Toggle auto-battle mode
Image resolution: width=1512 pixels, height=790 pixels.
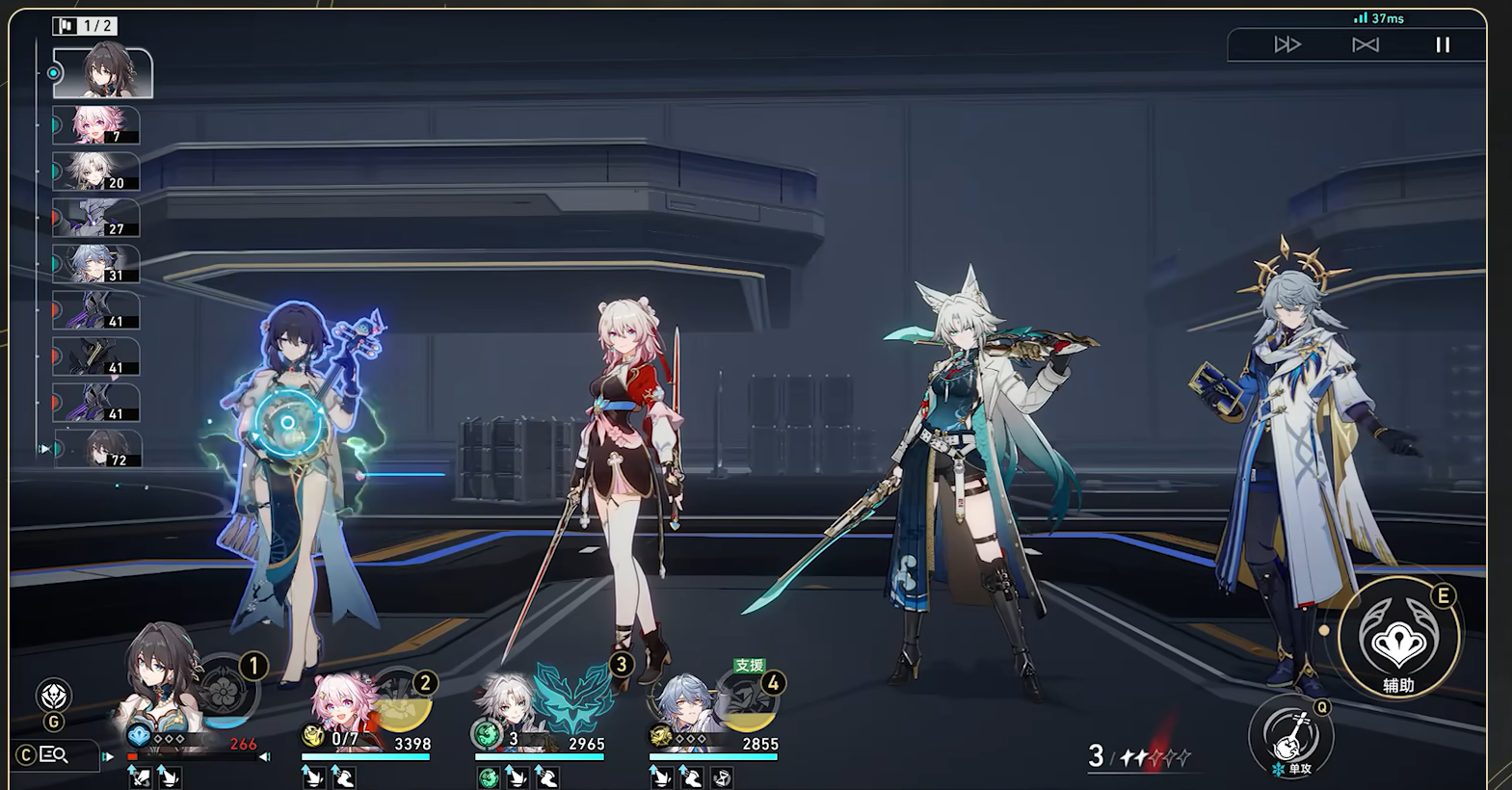[x=1365, y=44]
